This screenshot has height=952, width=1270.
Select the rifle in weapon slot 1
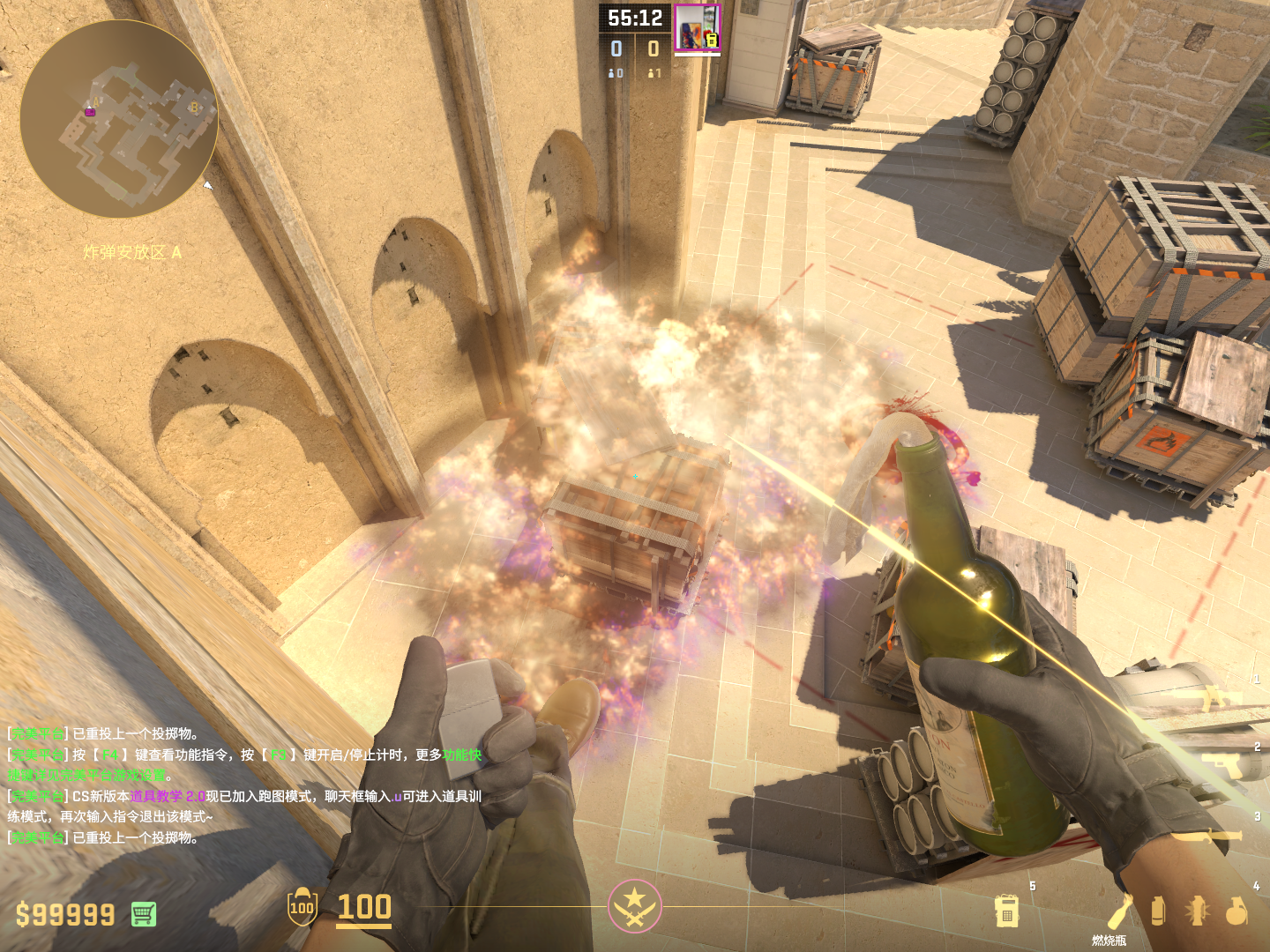click(1221, 698)
